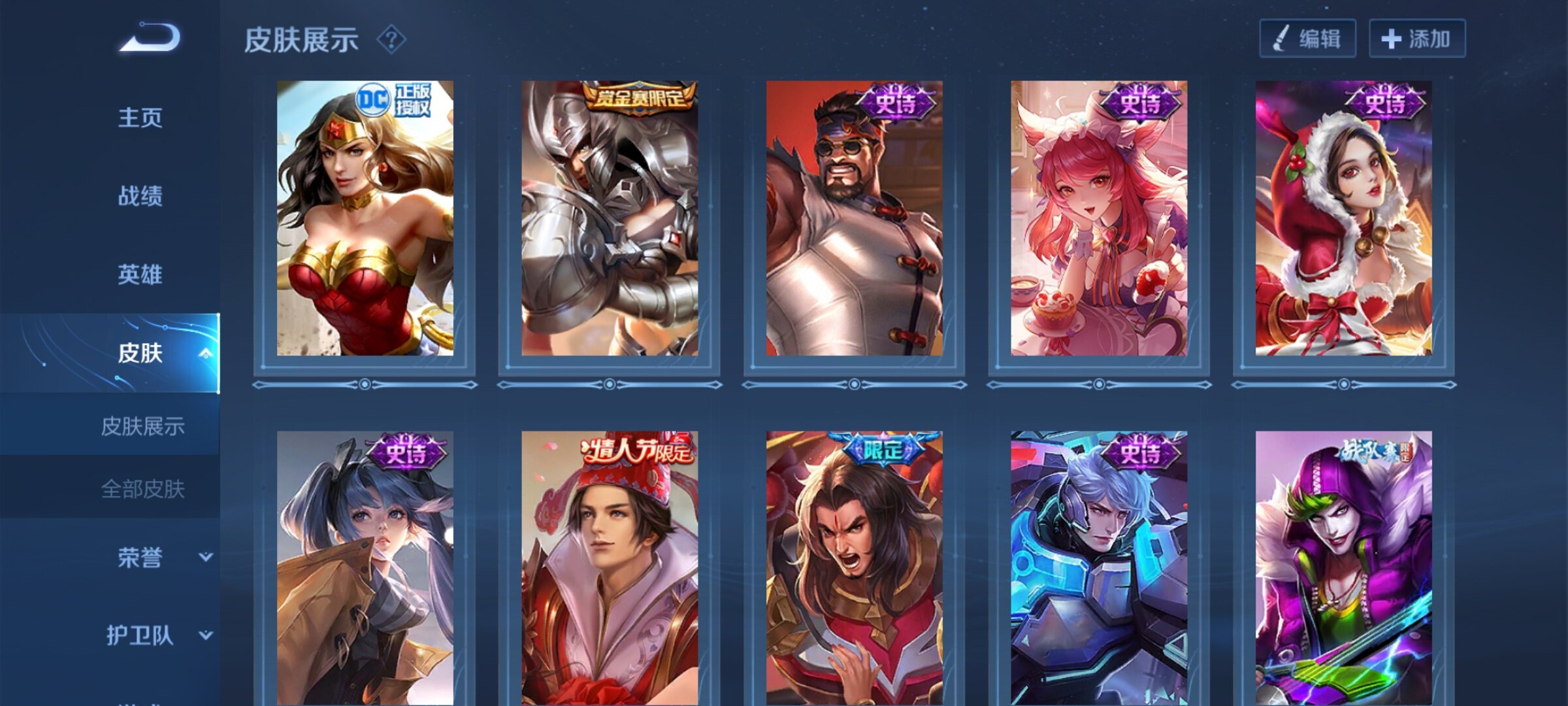Select the DC Wonder Woman skin card
1568x706 pixels.
click(365, 218)
